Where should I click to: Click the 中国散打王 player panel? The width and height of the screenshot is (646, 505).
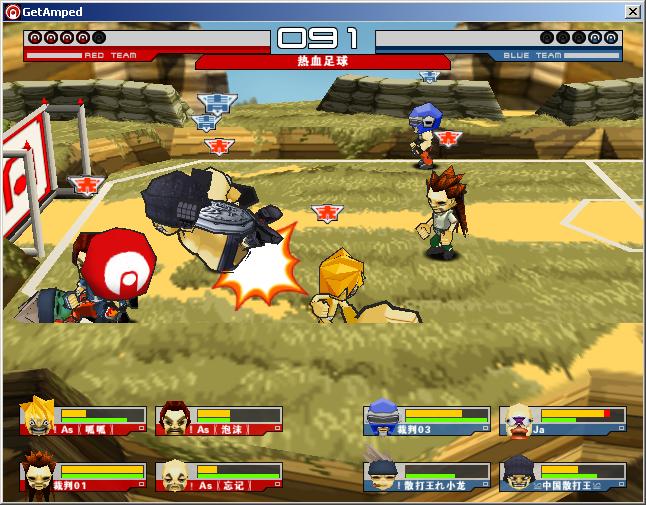(563, 474)
